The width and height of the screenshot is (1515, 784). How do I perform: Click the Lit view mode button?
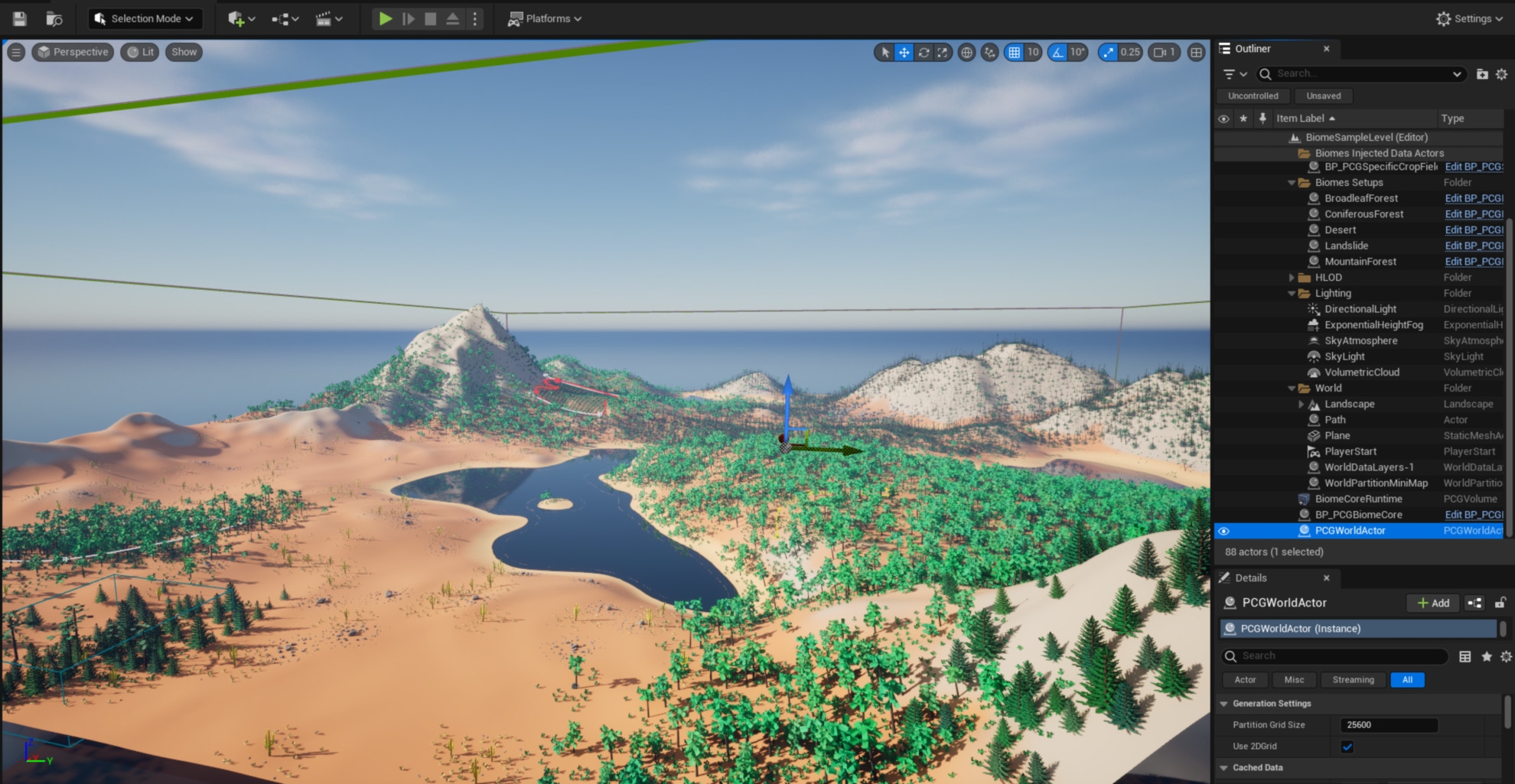pyautogui.click(x=140, y=52)
